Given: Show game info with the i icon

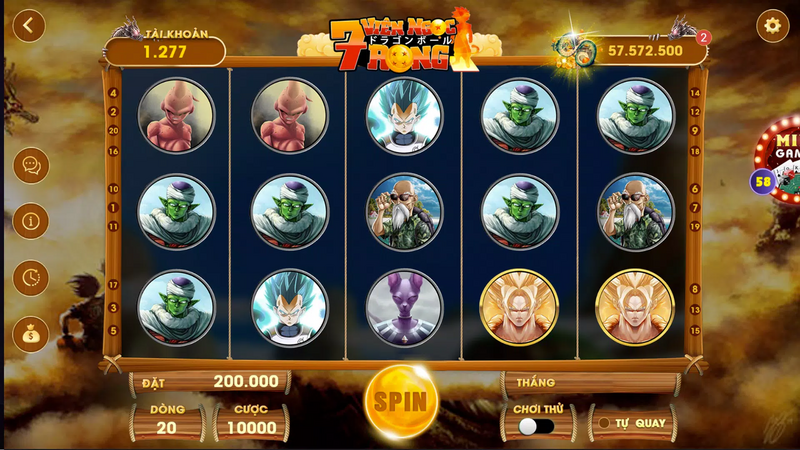Looking at the screenshot, I should click(x=30, y=220).
